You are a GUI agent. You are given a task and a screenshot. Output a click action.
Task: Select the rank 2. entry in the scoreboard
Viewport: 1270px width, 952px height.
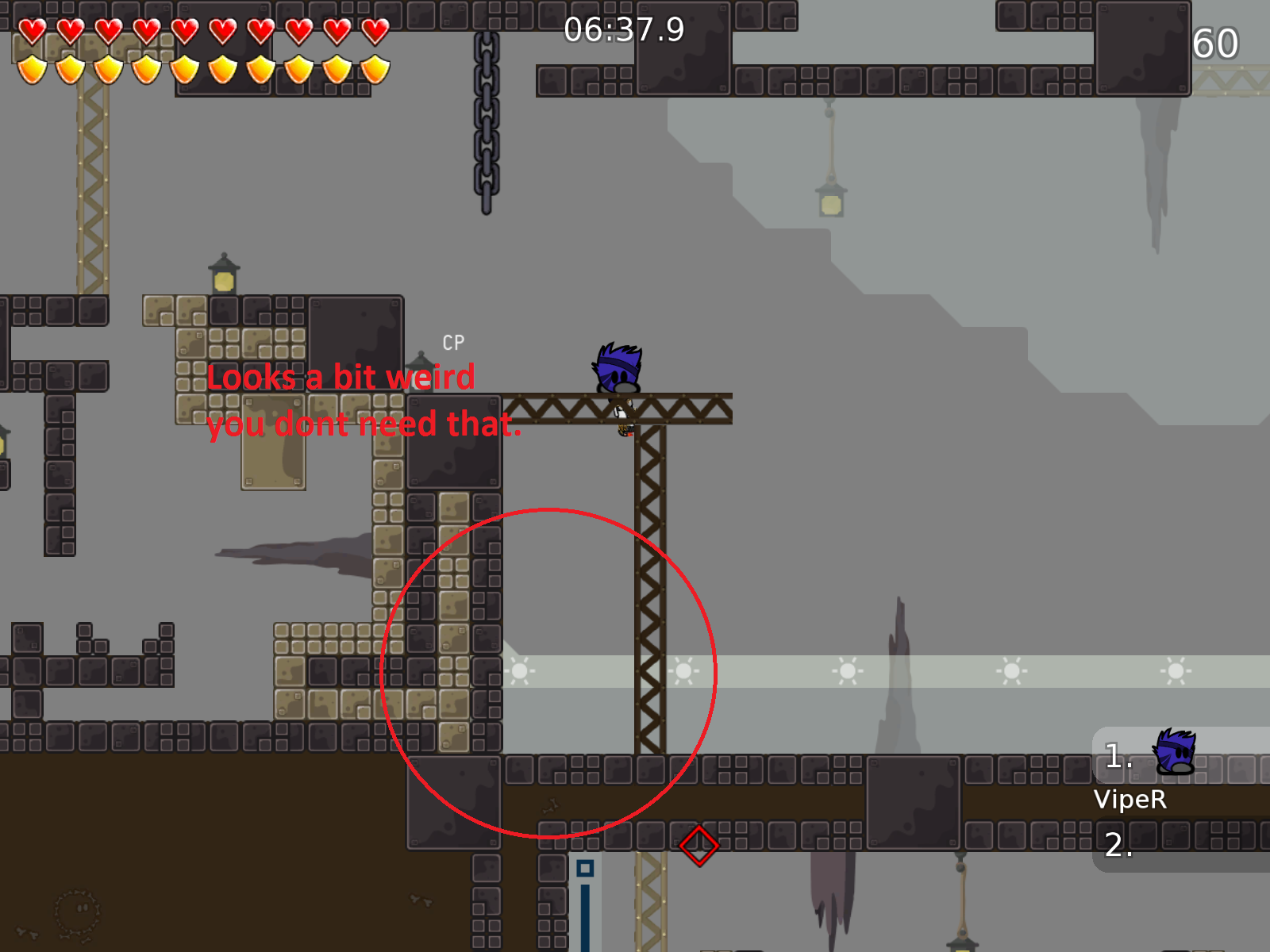pyautogui.click(x=1116, y=847)
